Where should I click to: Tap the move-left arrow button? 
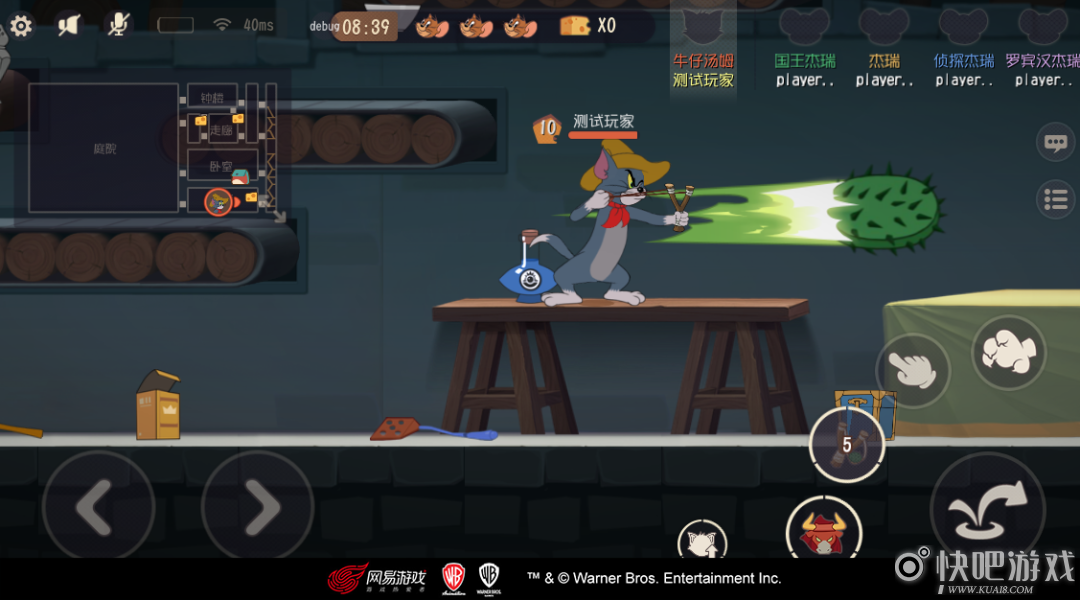pos(98,506)
